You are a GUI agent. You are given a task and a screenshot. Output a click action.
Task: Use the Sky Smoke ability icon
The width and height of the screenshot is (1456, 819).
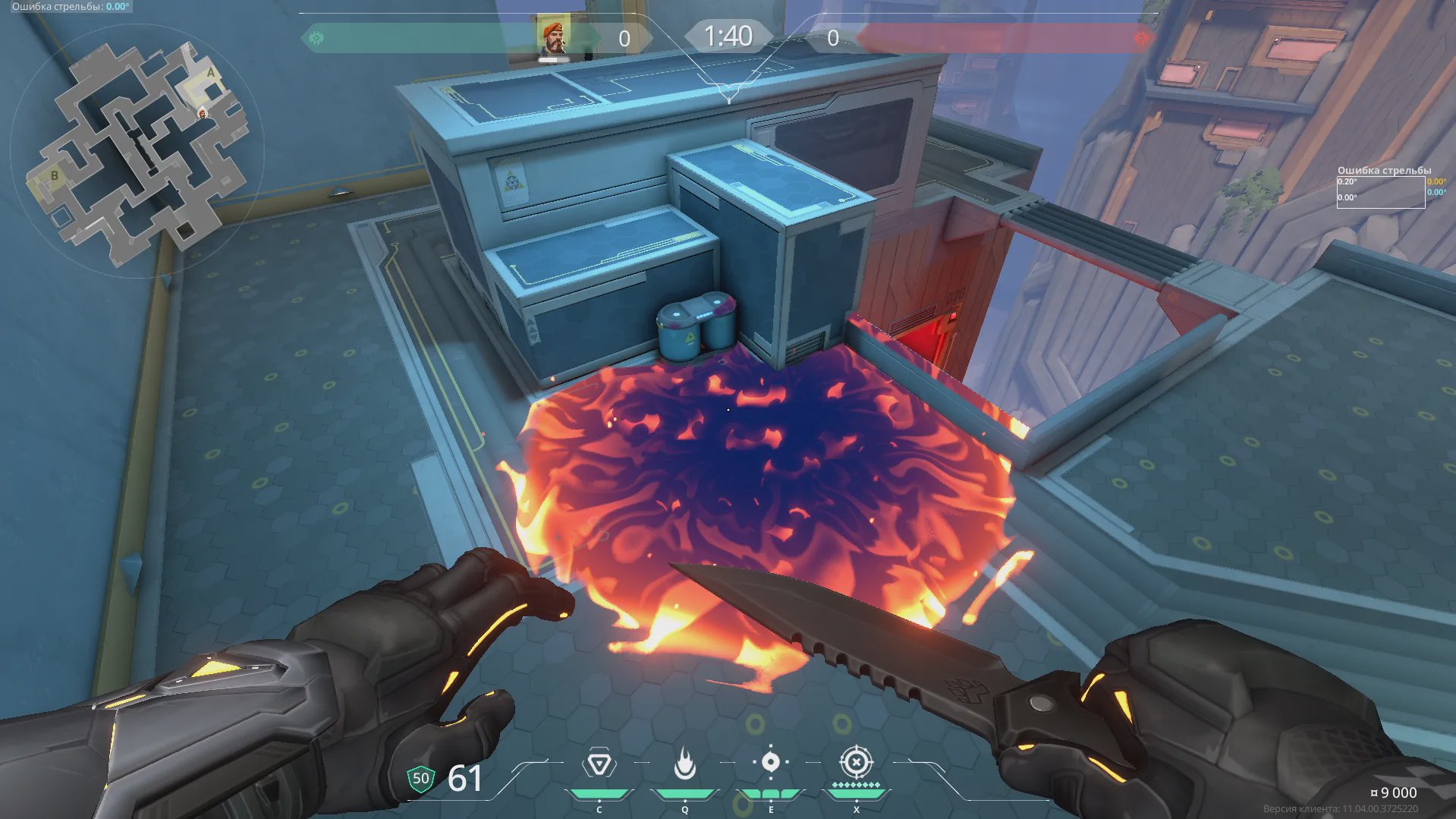(771, 762)
